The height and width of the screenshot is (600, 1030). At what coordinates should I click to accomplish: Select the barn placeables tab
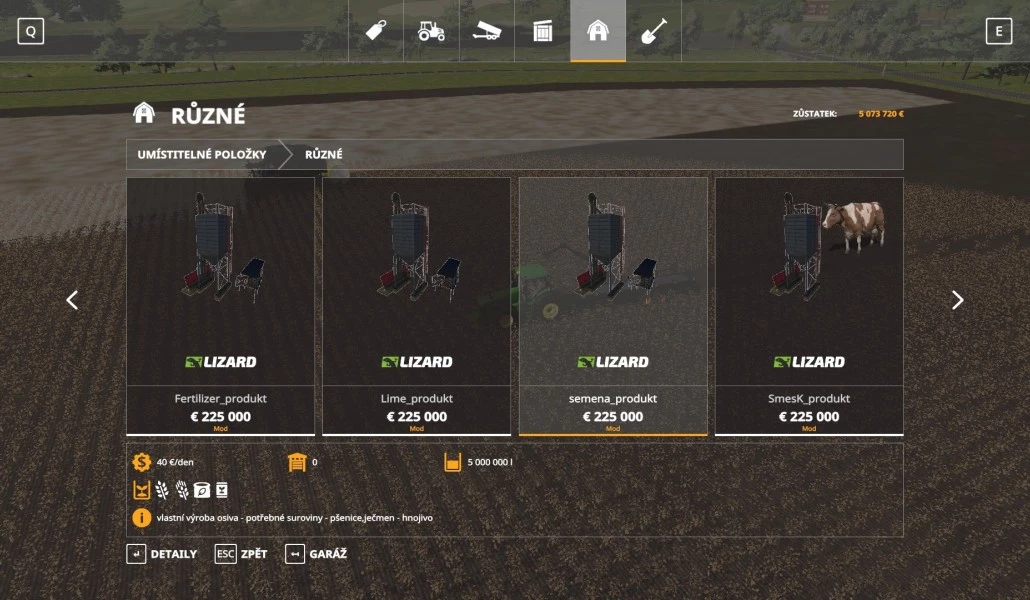click(598, 31)
